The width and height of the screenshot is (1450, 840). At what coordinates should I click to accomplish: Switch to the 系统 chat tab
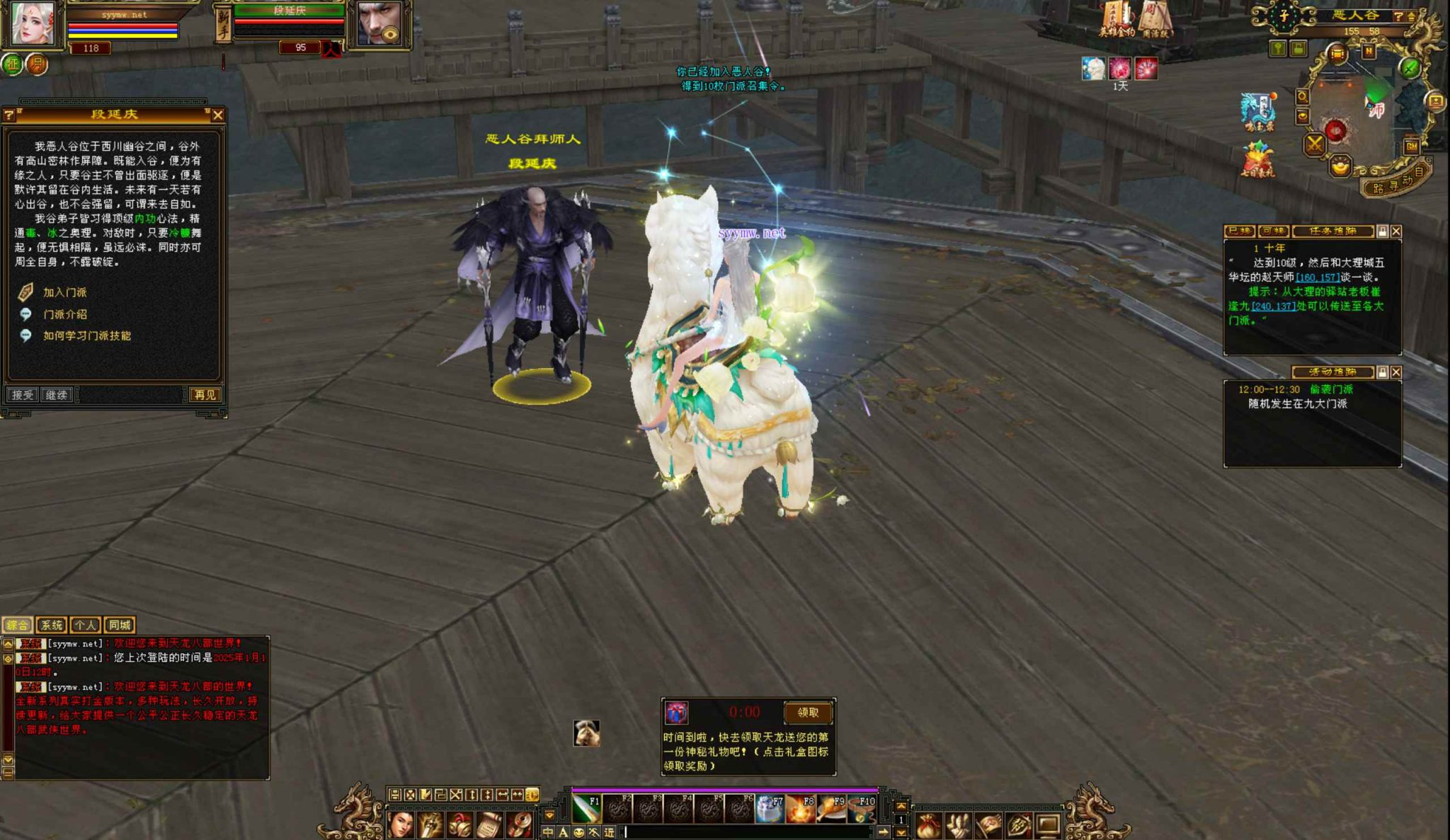tap(52, 625)
